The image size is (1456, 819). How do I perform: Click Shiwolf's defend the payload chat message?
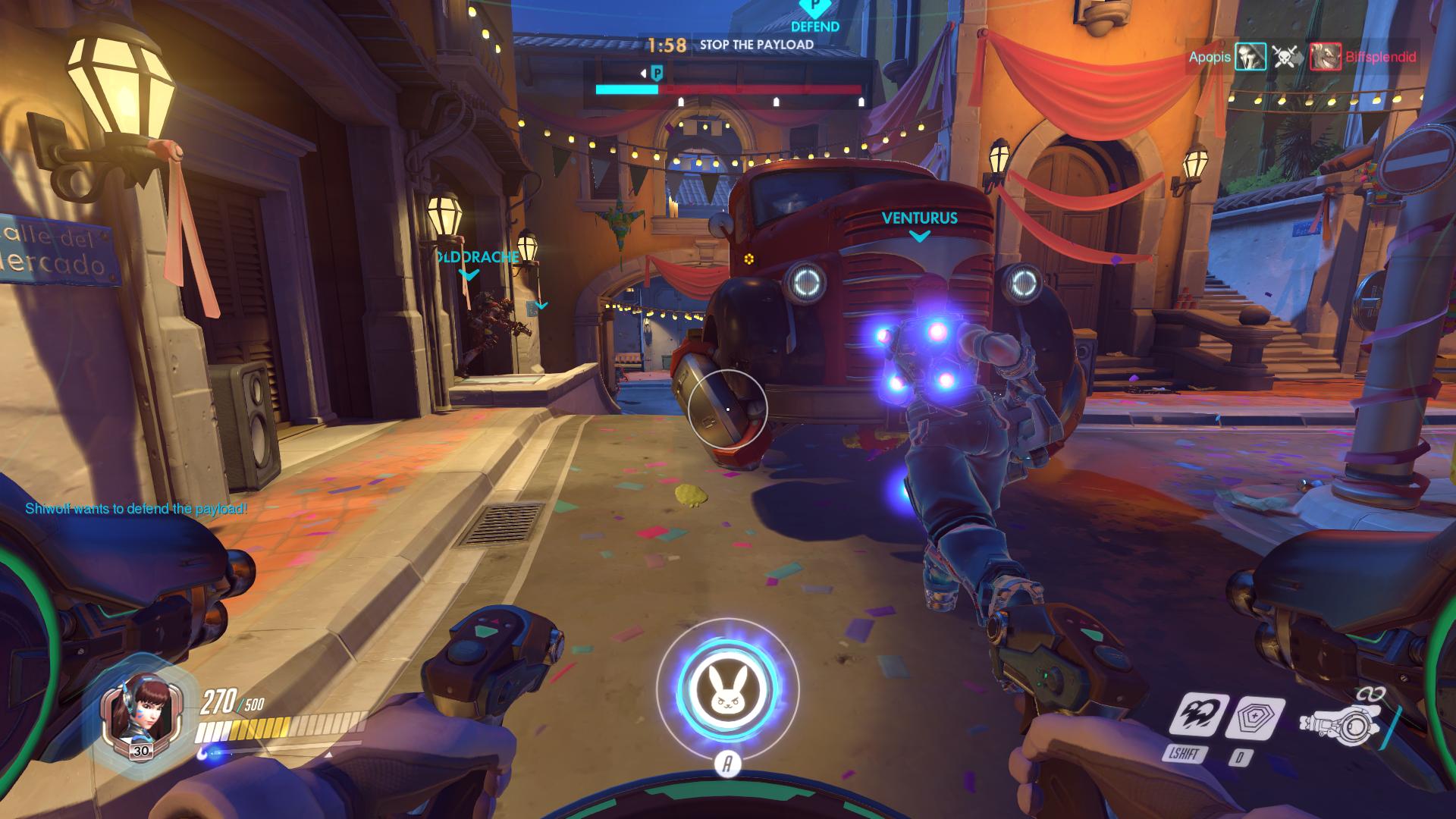(136, 509)
